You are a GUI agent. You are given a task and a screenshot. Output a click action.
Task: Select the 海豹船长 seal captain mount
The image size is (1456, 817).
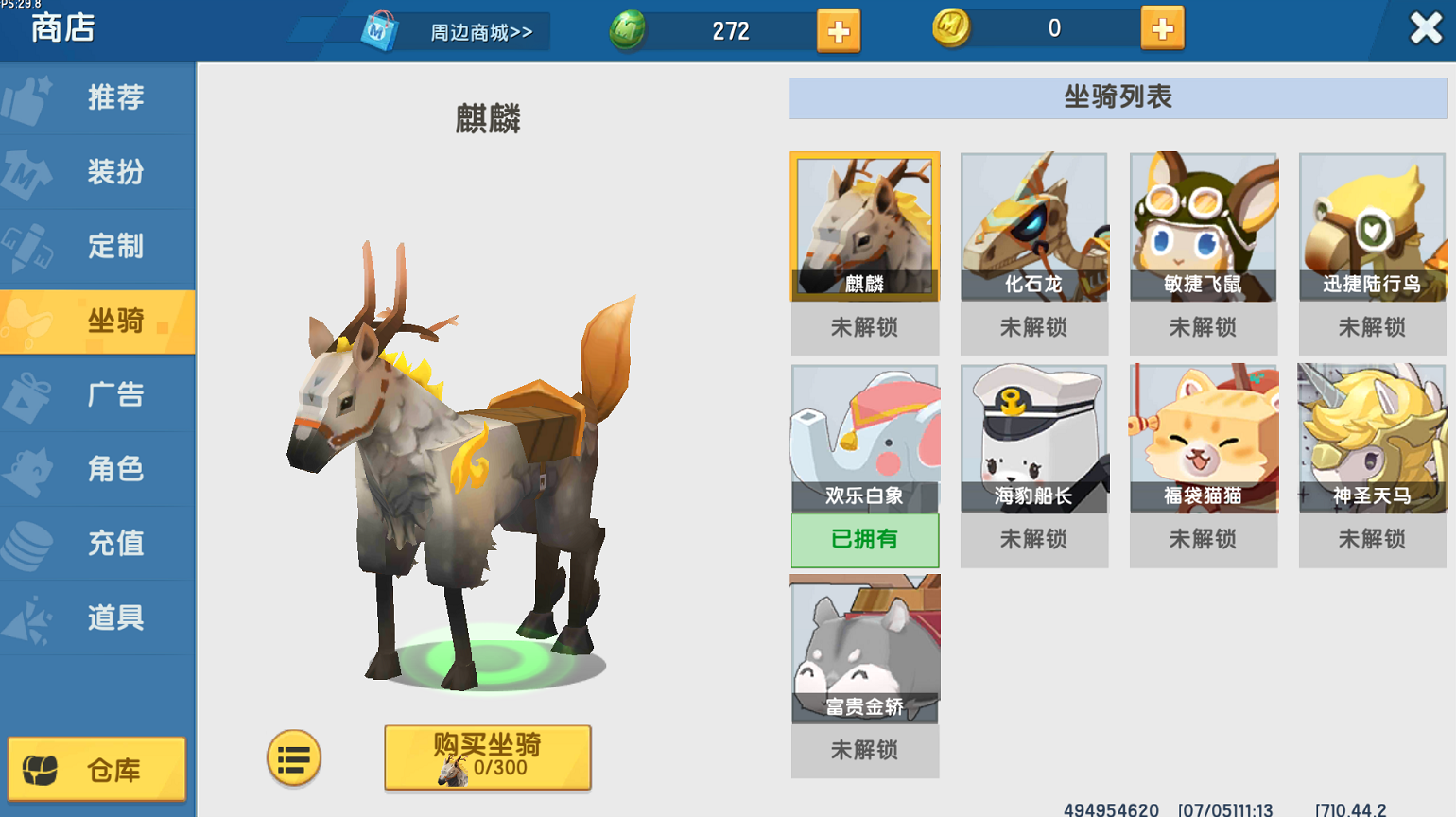[x=1033, y=440]
